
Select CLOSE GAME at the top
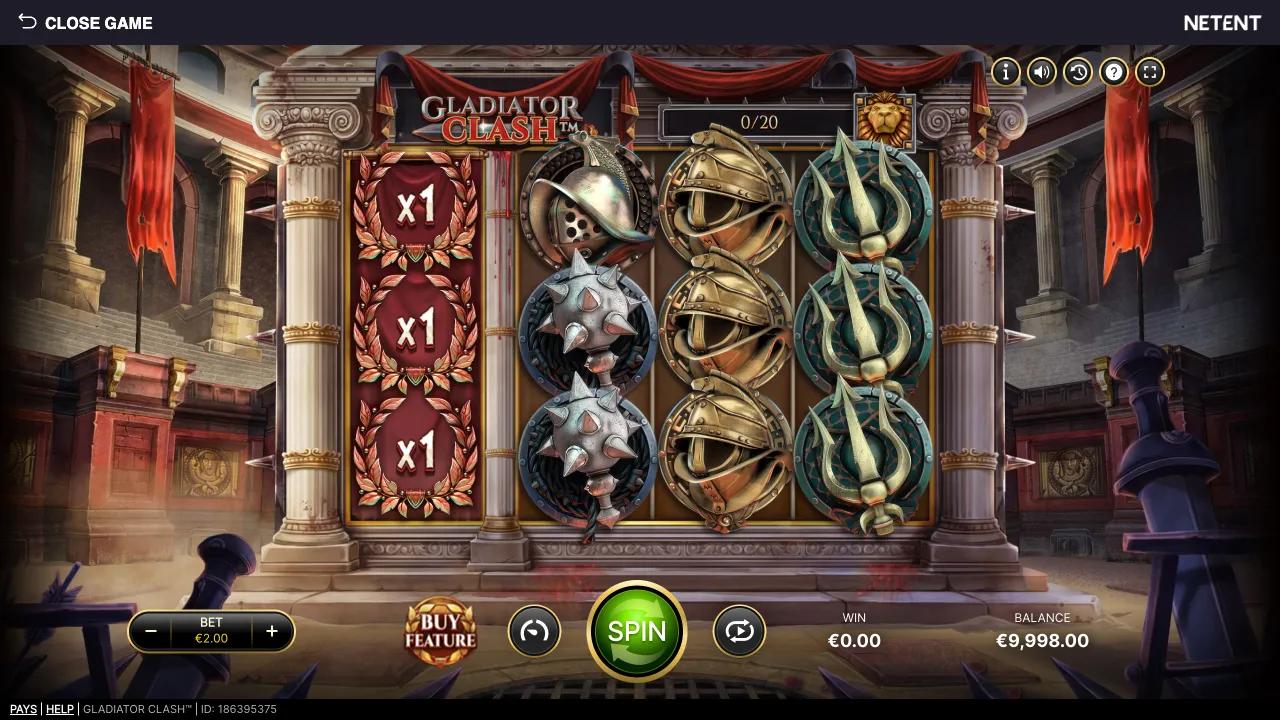point(98,23)
